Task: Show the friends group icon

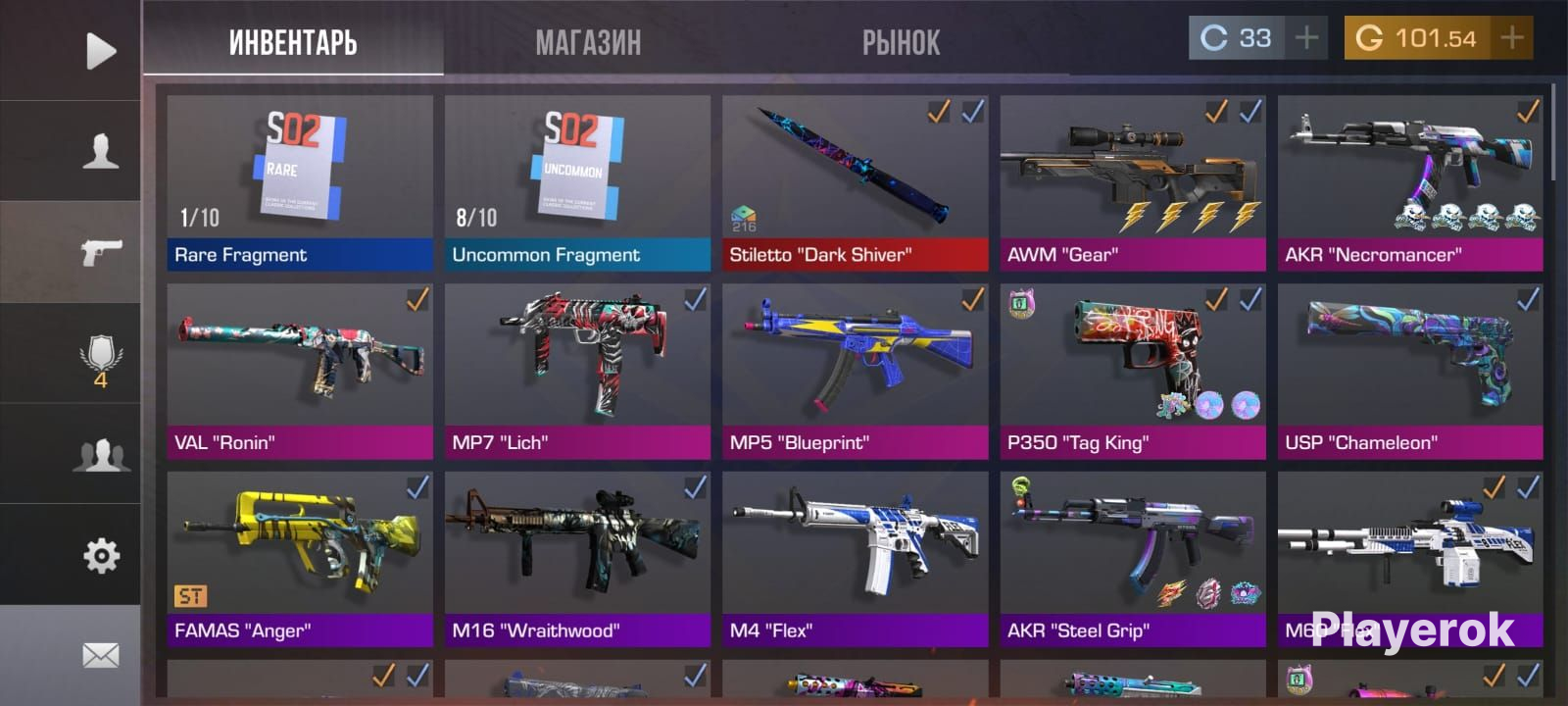Action: [x=100, y=456]
